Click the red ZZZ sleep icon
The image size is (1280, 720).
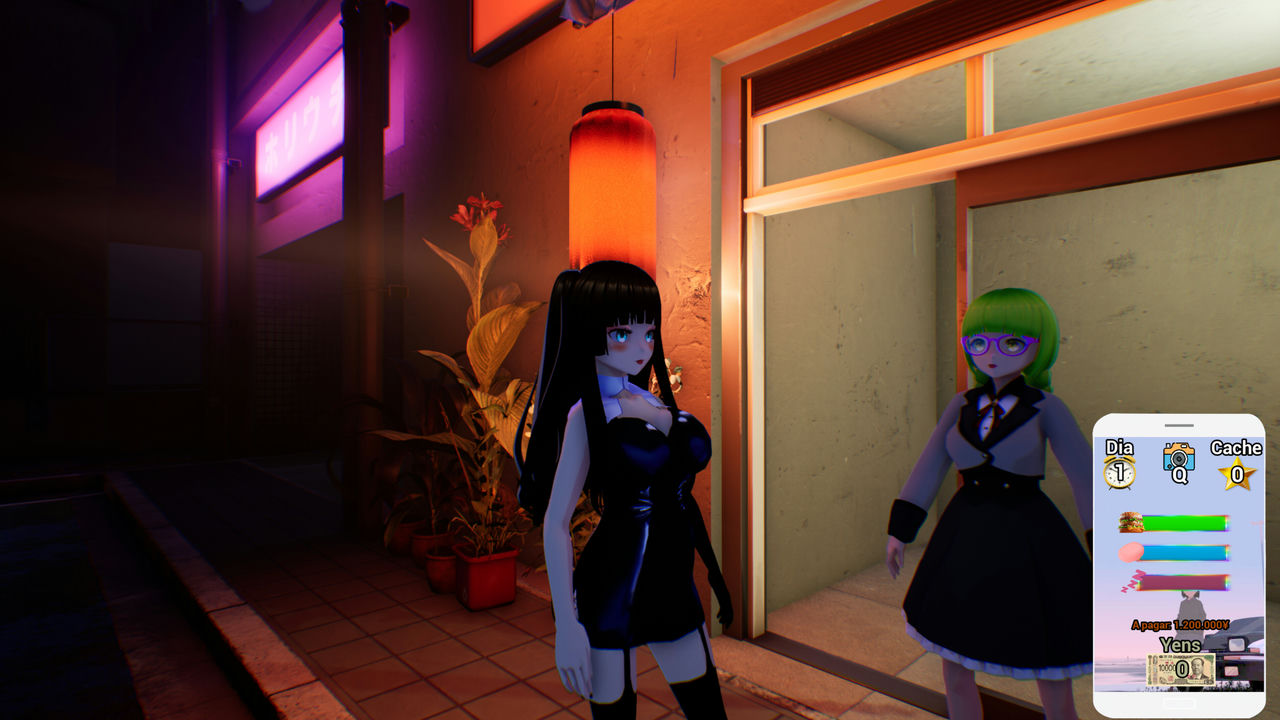click(x=1133, y=580)
